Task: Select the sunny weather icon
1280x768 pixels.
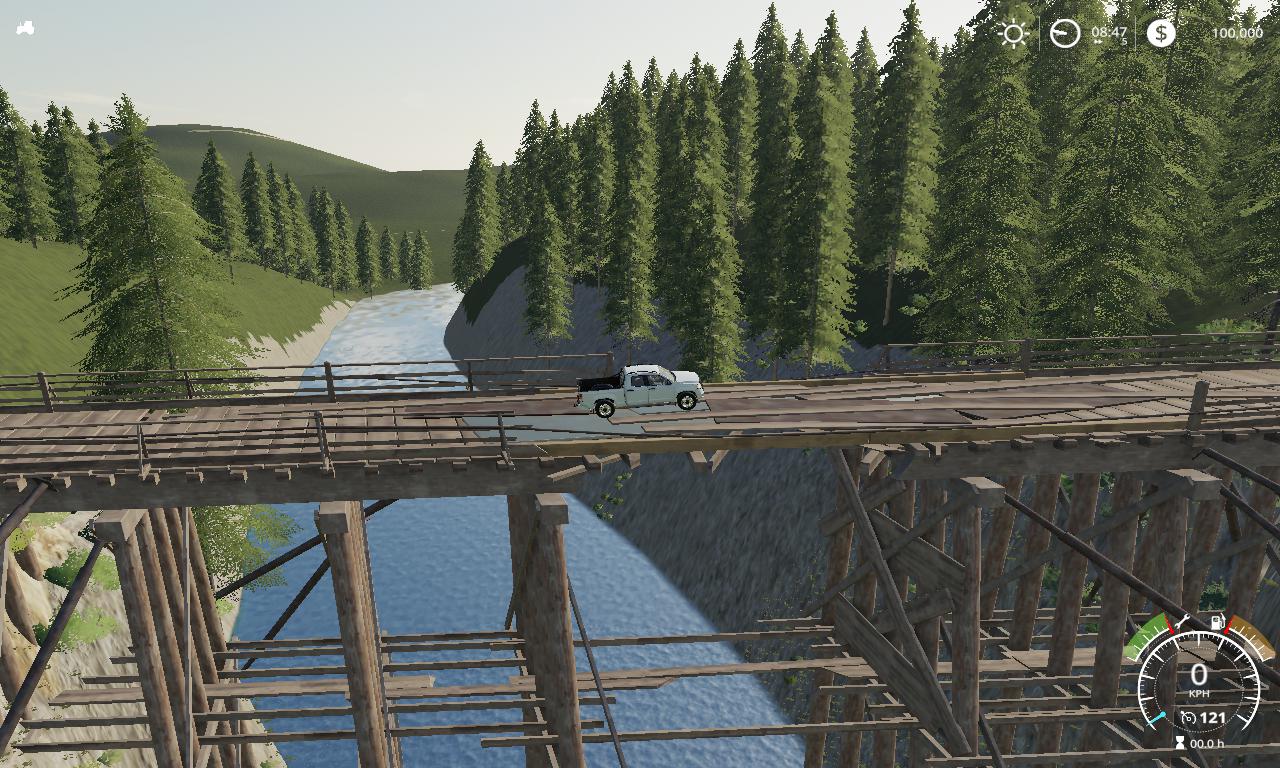Action: point(1013,33)
